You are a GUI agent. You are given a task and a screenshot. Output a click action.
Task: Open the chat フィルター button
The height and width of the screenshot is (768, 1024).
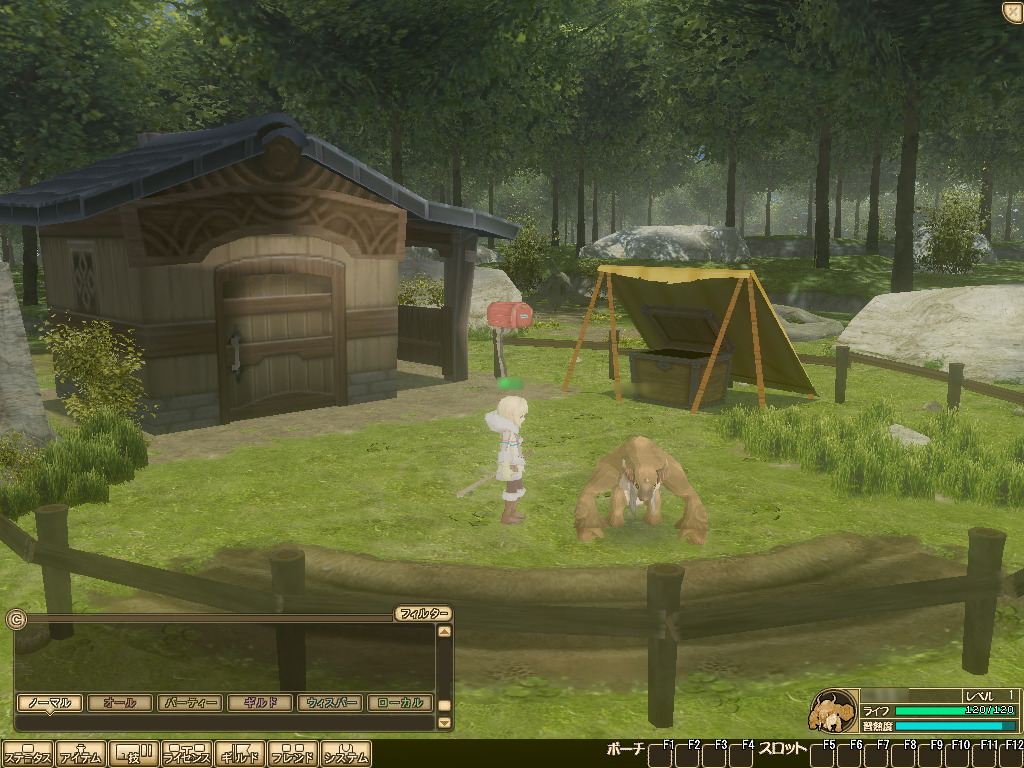pyautogui.click(x=423, y=613)
